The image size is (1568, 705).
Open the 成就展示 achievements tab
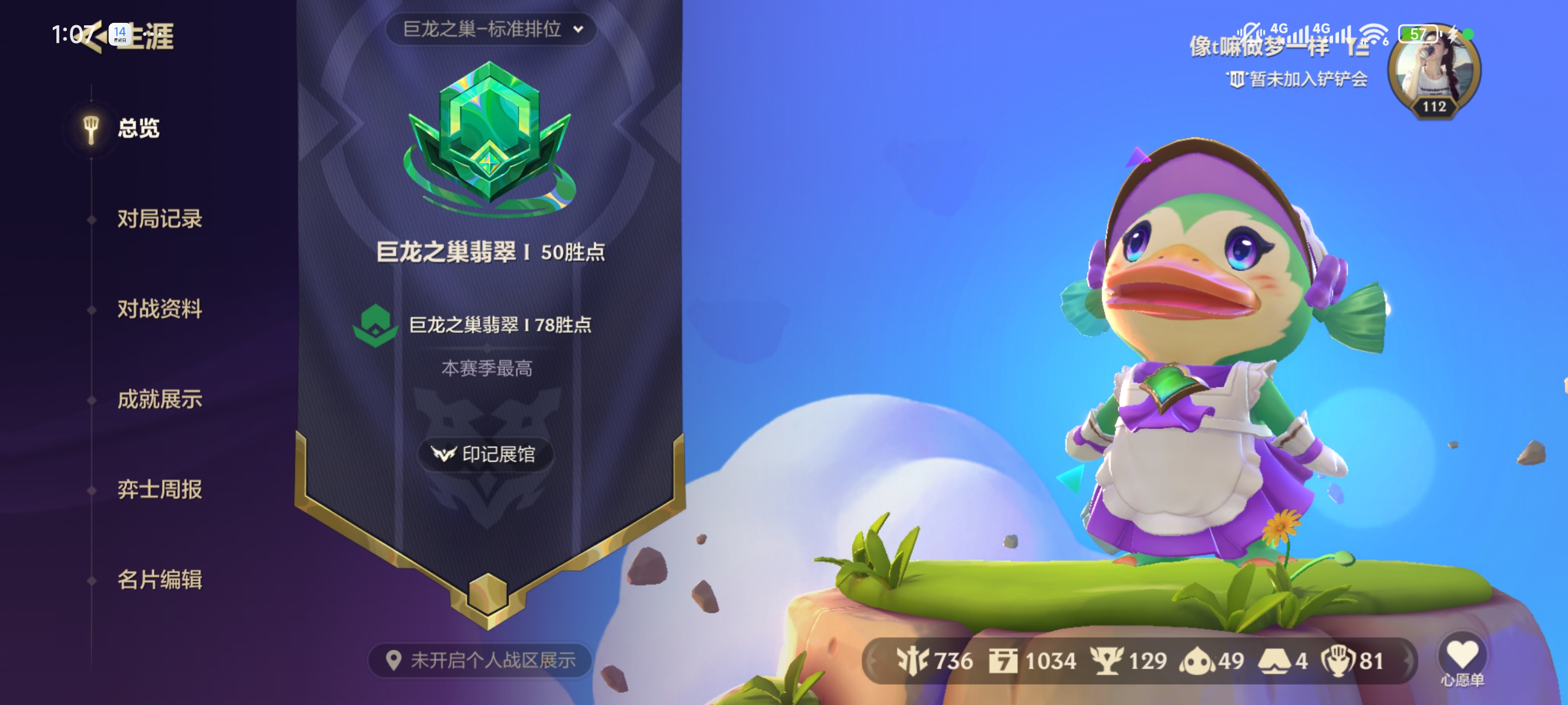(161, 400)
